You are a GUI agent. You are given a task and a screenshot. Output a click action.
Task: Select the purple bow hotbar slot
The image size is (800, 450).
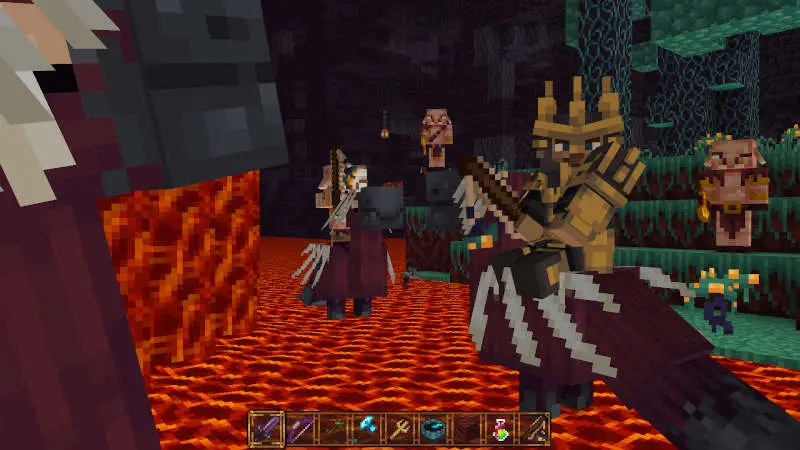pos(299,428)
